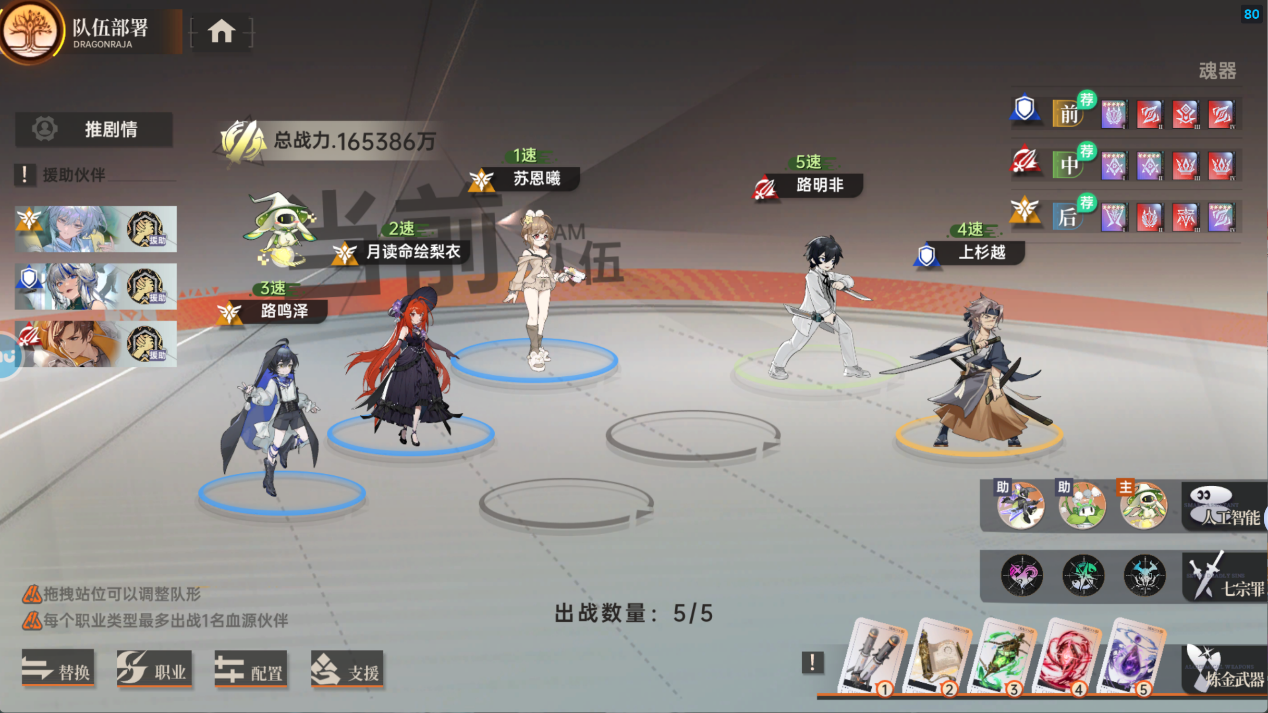Select the 中 middle row soul gear

tap(1069, 164)
